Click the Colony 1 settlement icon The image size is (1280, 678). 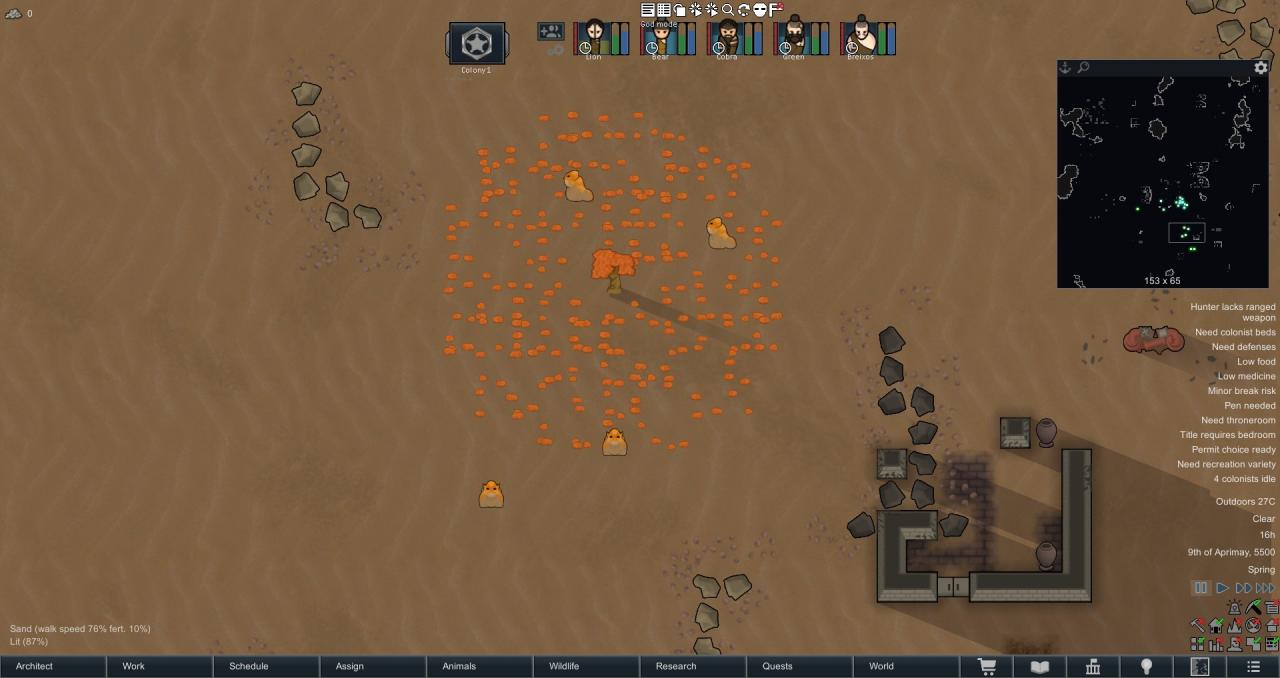coord(476,44)
